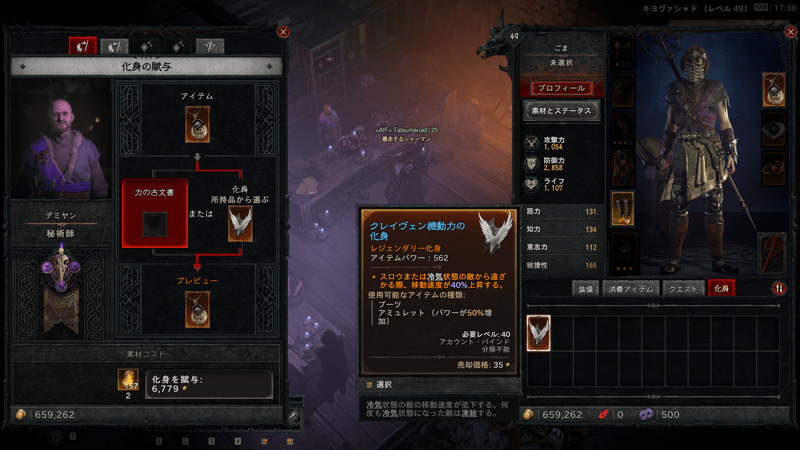Click the amulet in the アイテム slot
800x450 pixels.
click(x=197, y=125)
